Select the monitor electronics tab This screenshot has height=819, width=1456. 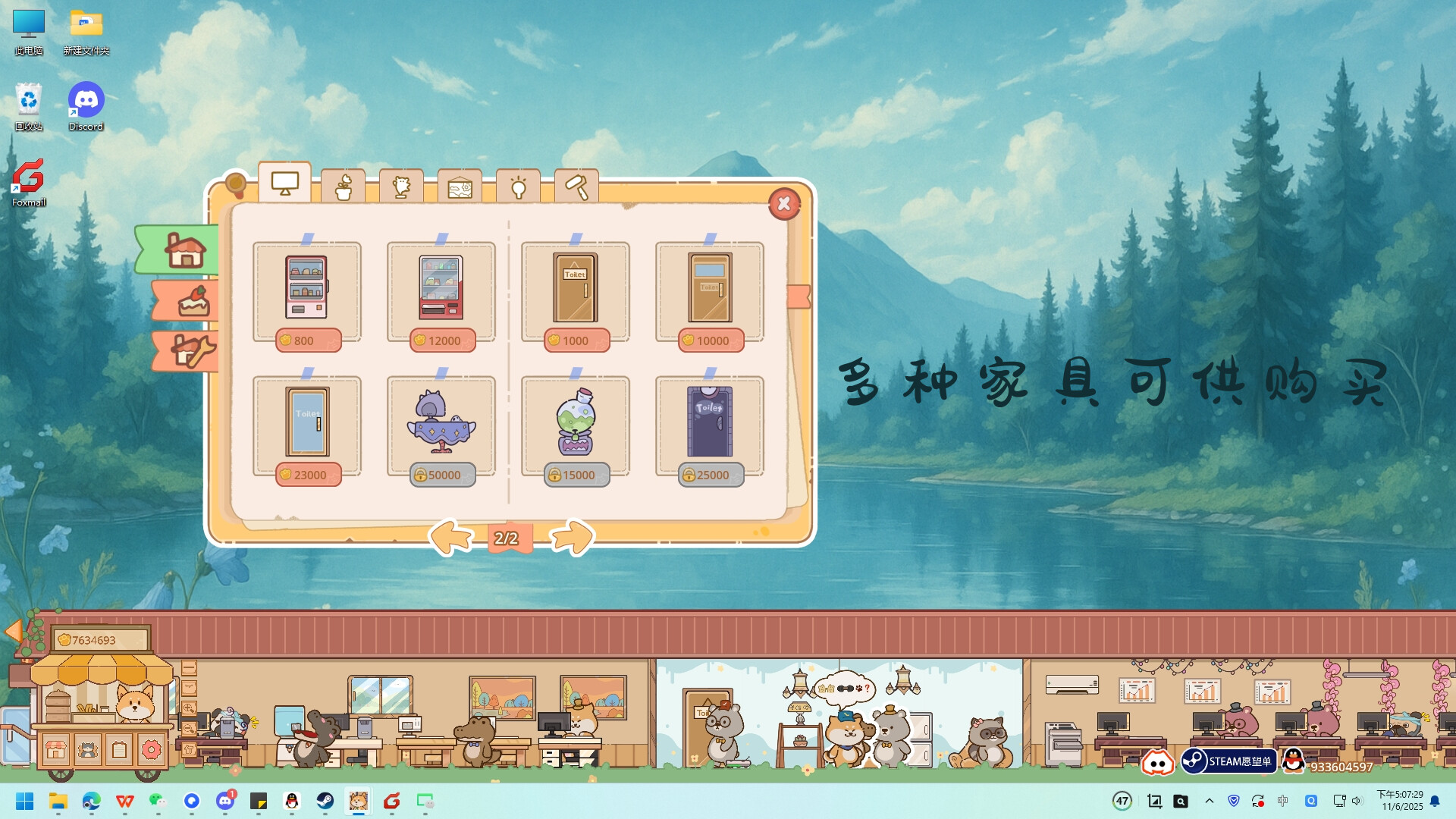tap(284, 182)
